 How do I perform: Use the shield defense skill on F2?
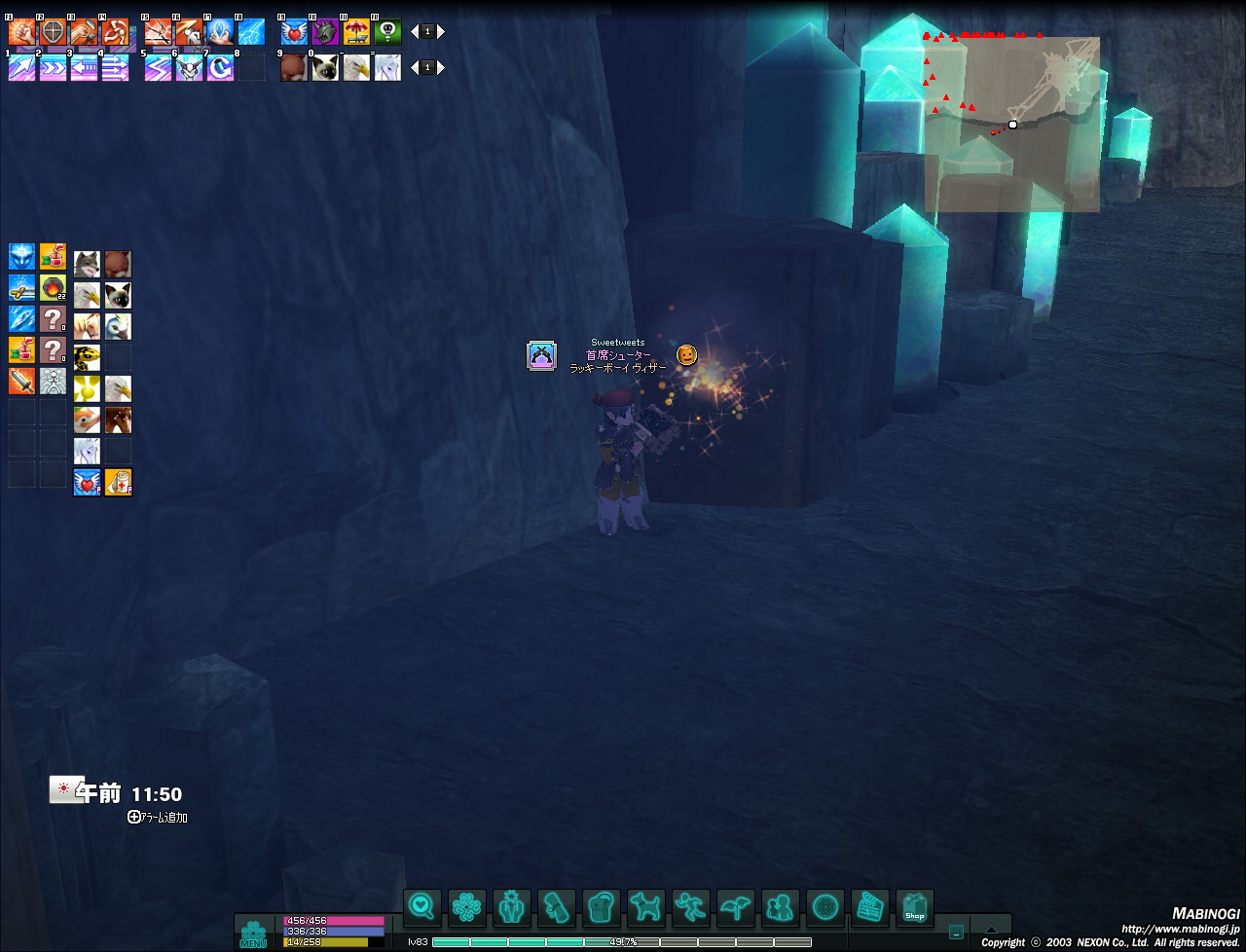[53, 32]
